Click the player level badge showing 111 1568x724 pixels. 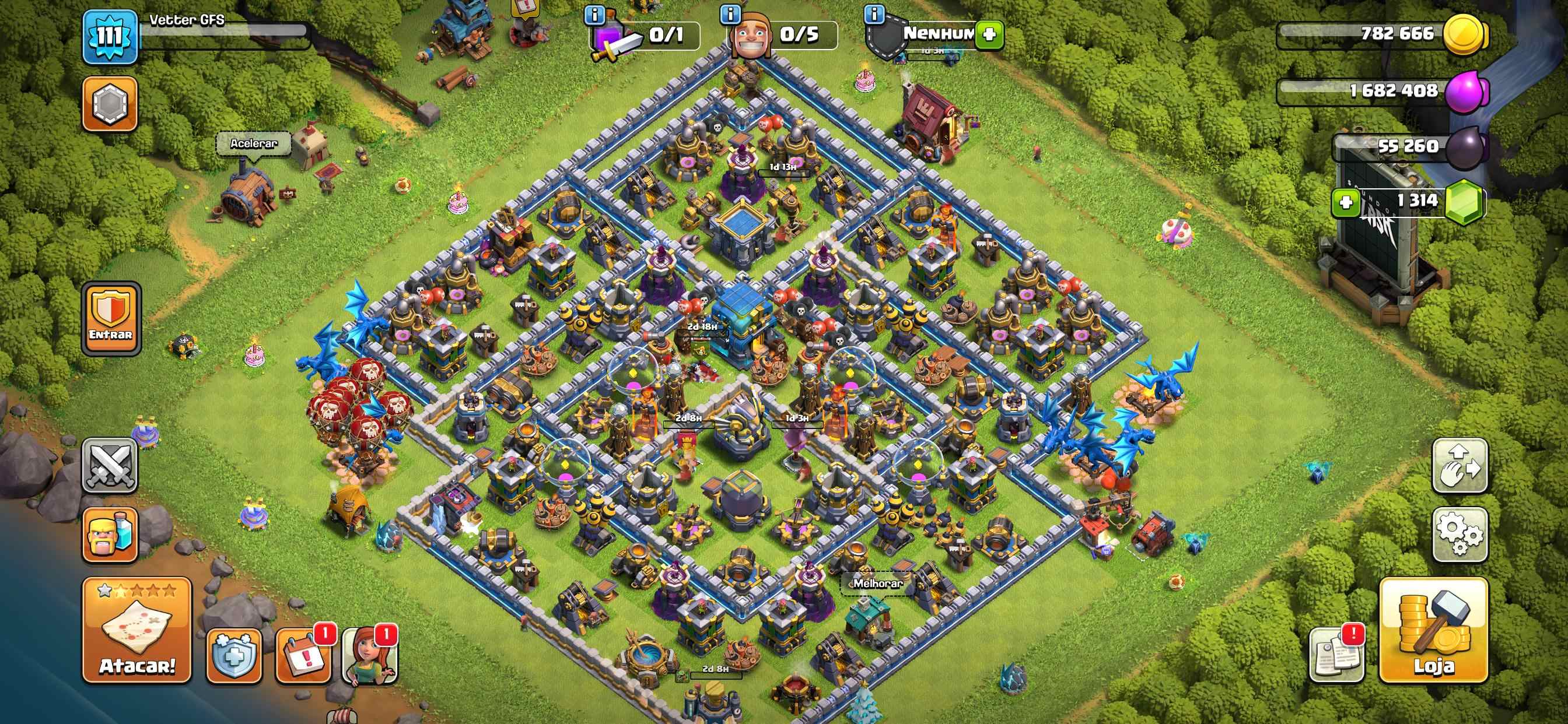[110, 33]
